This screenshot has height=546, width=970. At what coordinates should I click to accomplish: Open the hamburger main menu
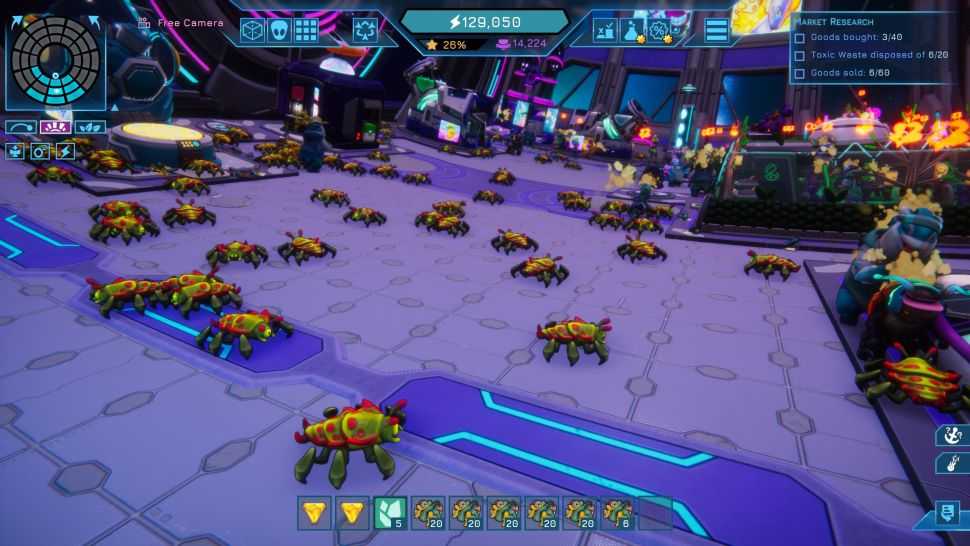[716, 30]
